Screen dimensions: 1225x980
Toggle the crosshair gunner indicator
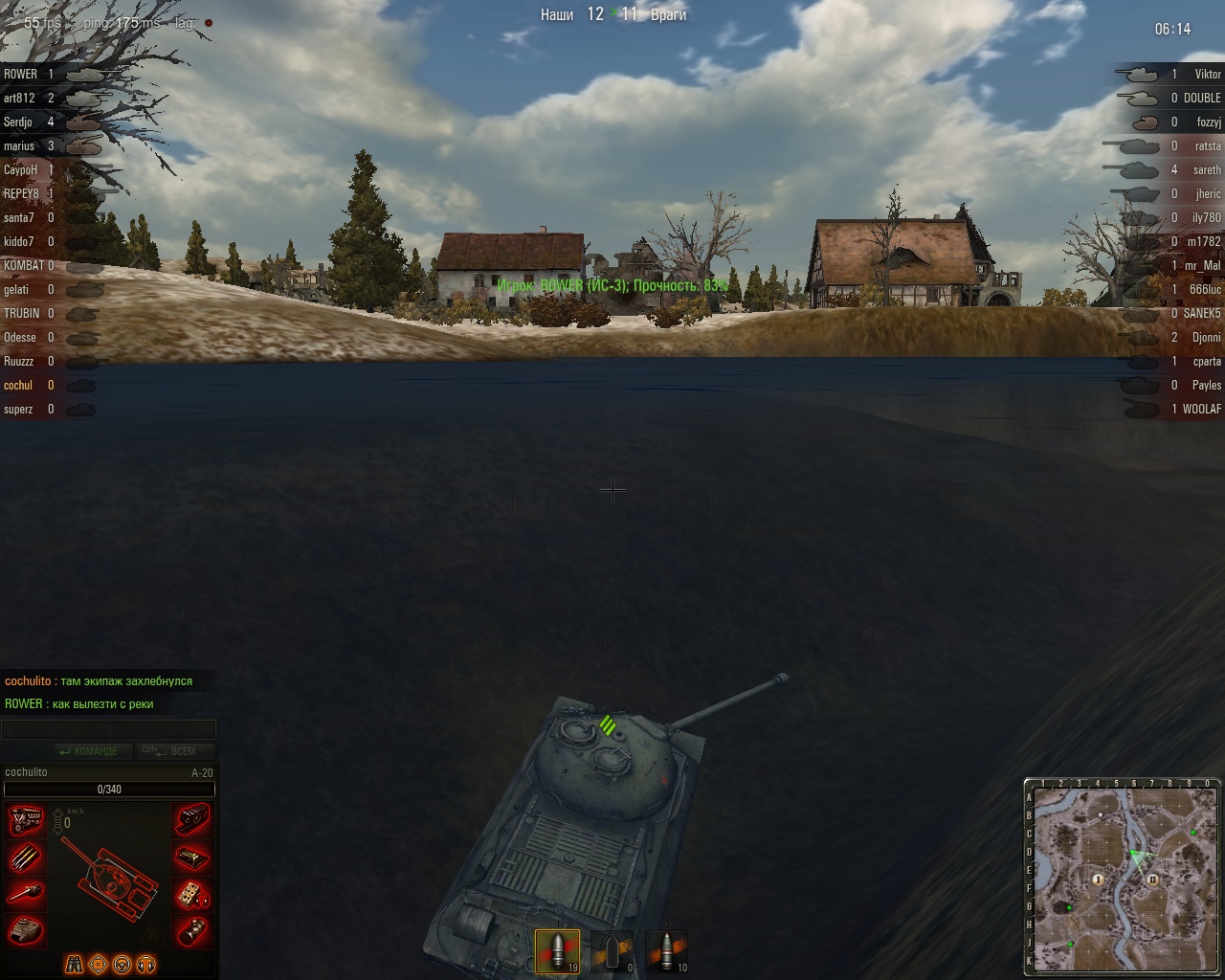(x=98, y=964)
